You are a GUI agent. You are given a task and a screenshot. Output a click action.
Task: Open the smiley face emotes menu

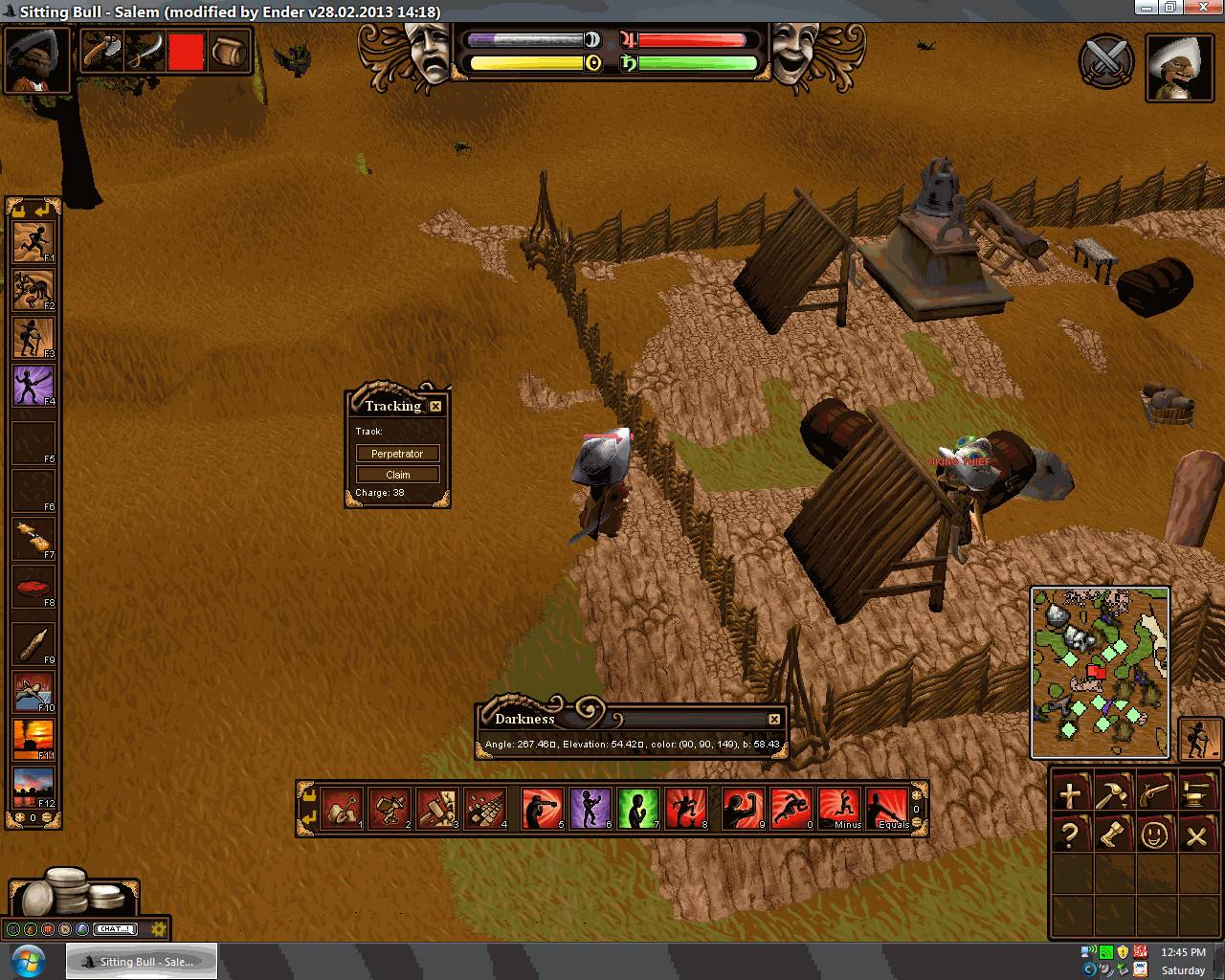click(x=1153, y=835)
